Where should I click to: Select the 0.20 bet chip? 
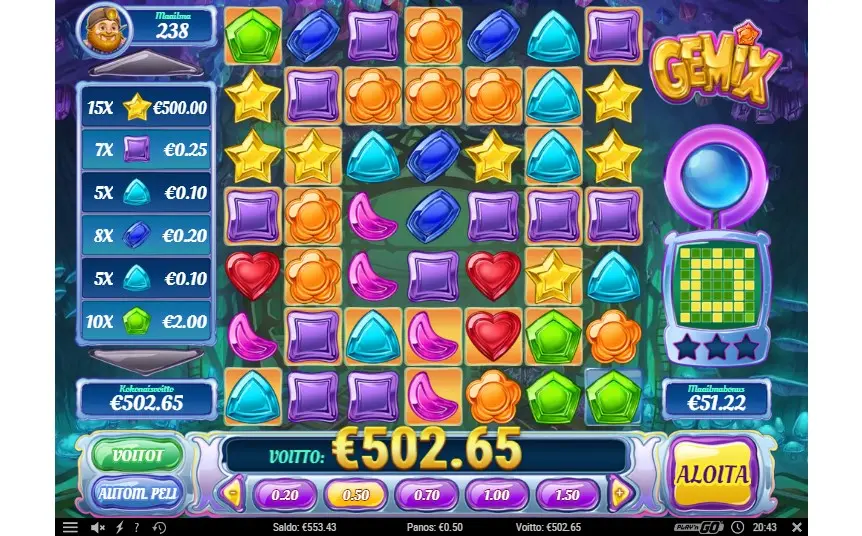285,494
